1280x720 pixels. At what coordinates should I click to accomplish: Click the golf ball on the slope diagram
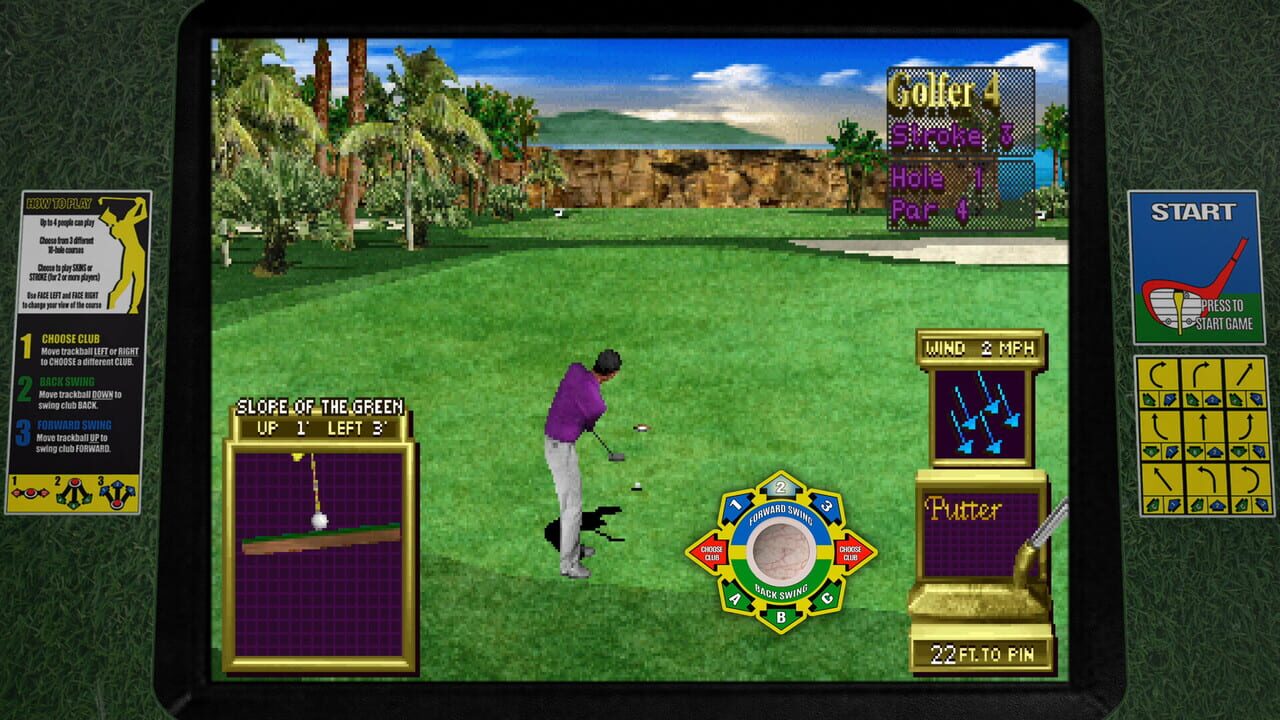(318, 518)
